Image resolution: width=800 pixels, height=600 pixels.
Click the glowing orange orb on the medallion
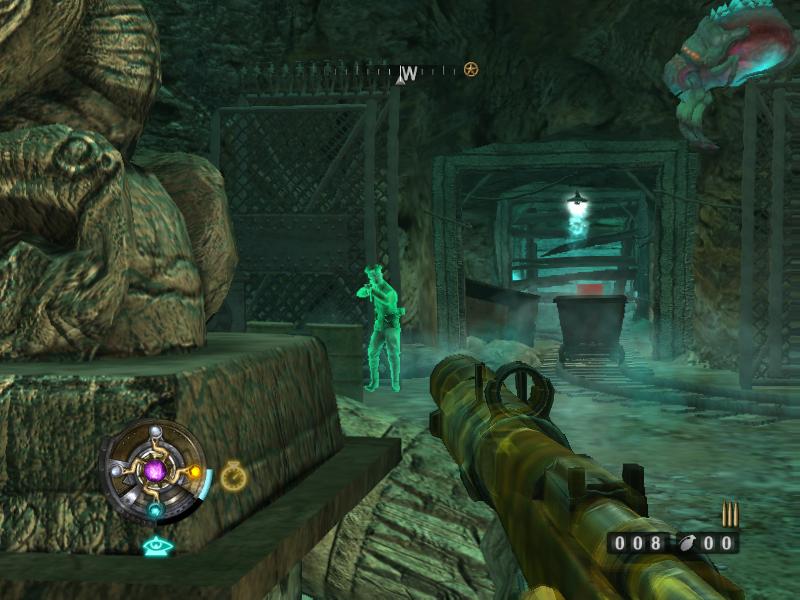point(195,472)
